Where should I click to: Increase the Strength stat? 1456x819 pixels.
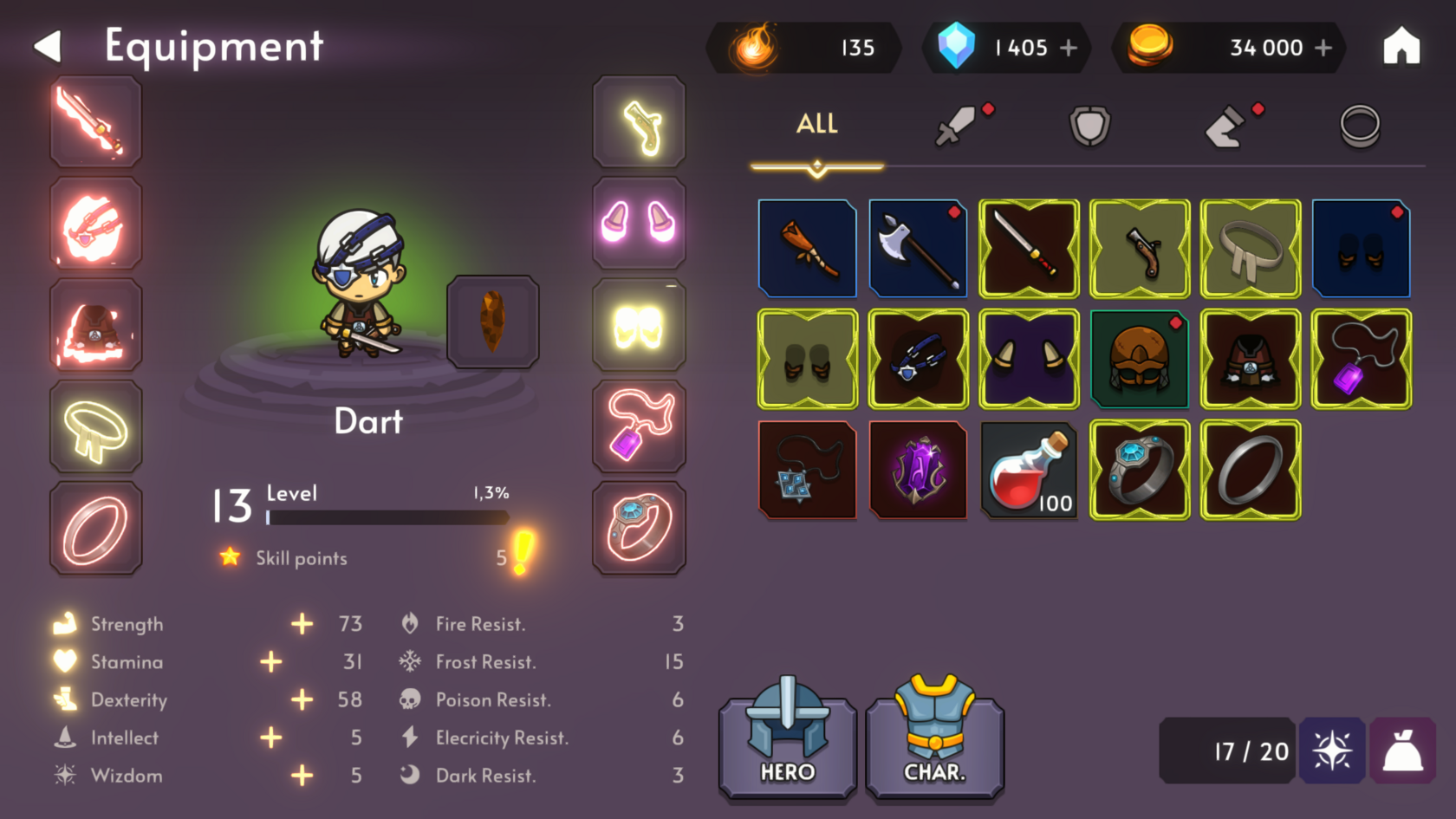[302, 624]
